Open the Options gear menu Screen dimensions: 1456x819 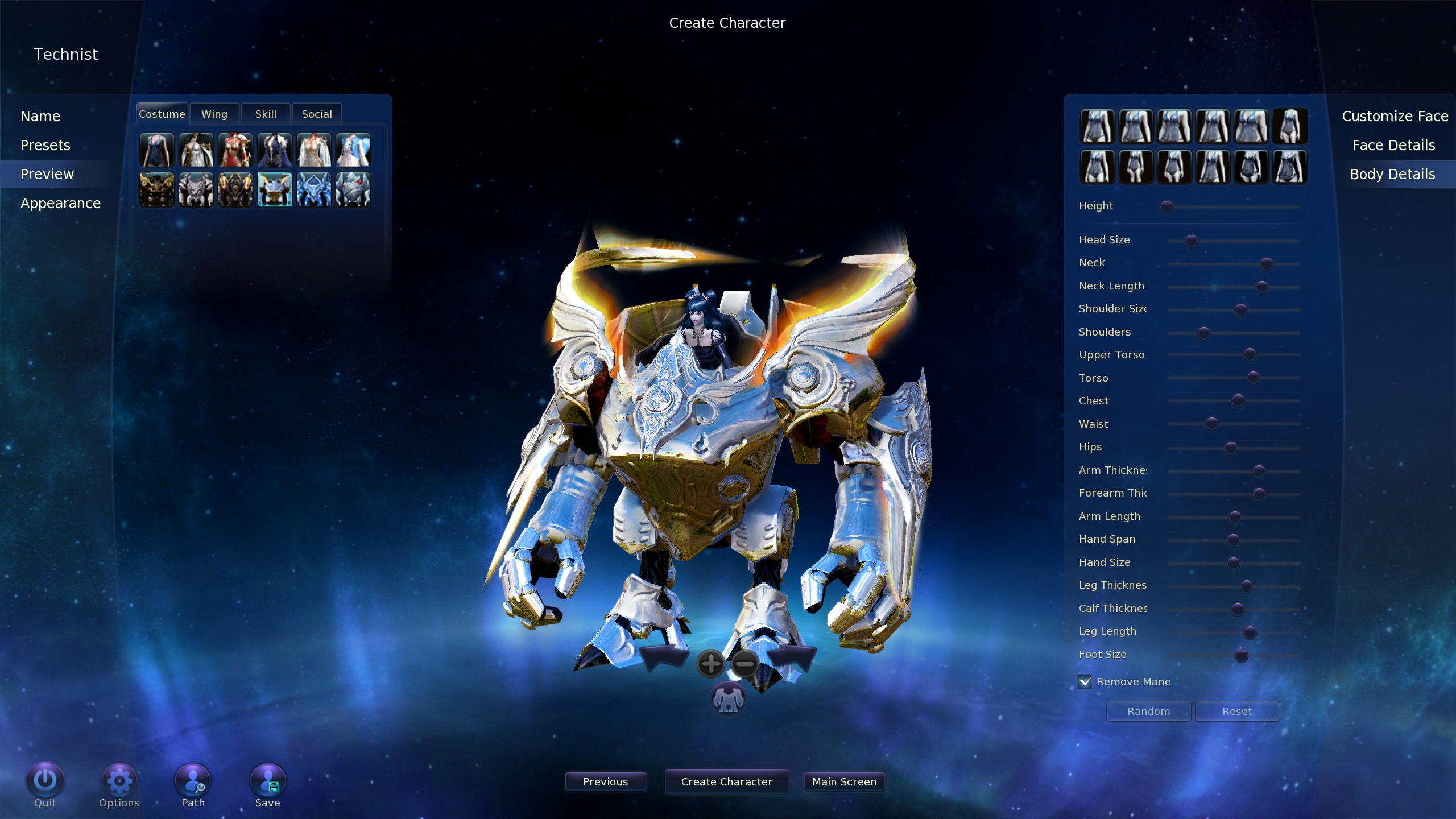tap(119, 781)
